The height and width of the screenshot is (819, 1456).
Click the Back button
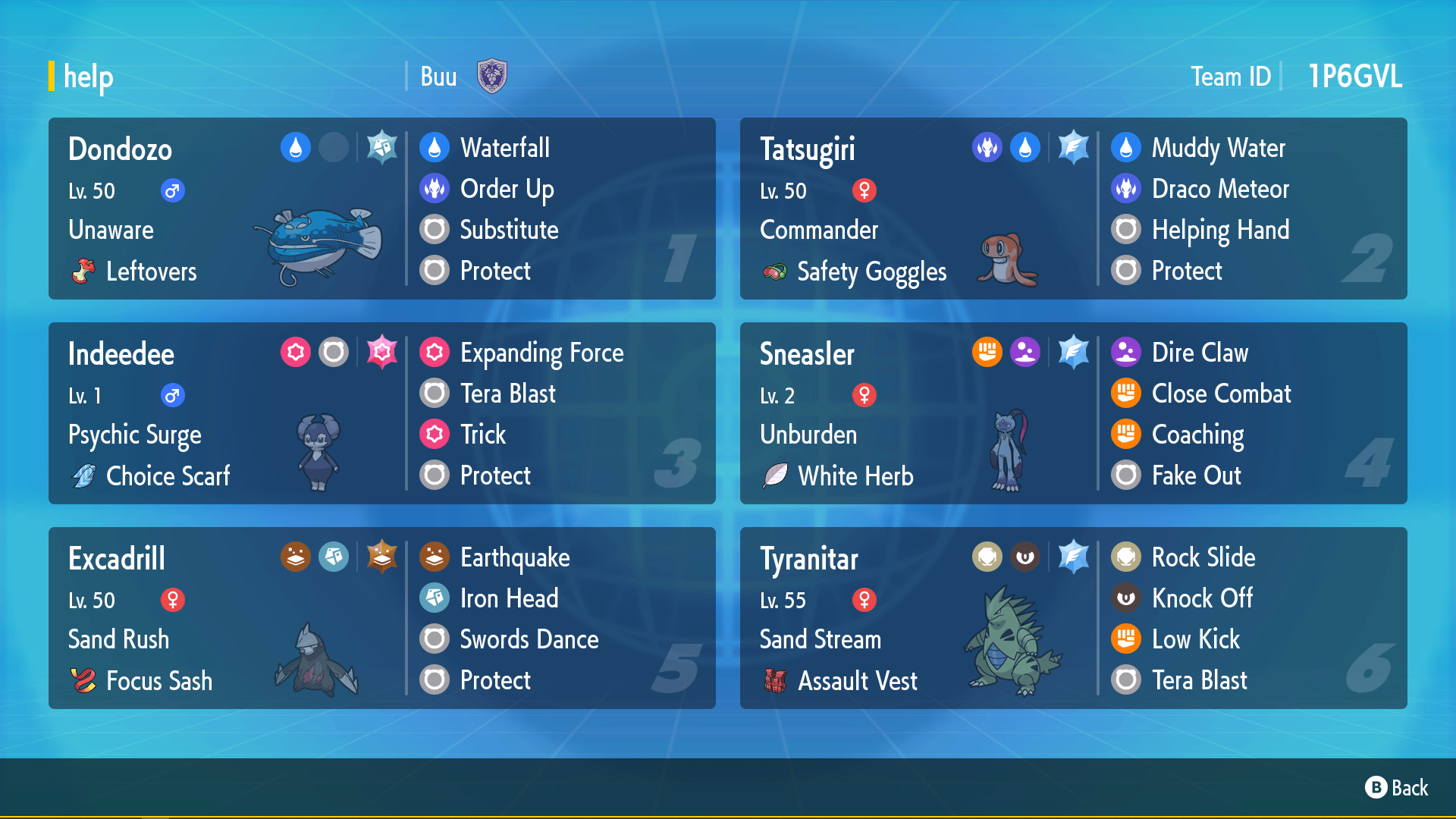click(x=1397, y=788)
